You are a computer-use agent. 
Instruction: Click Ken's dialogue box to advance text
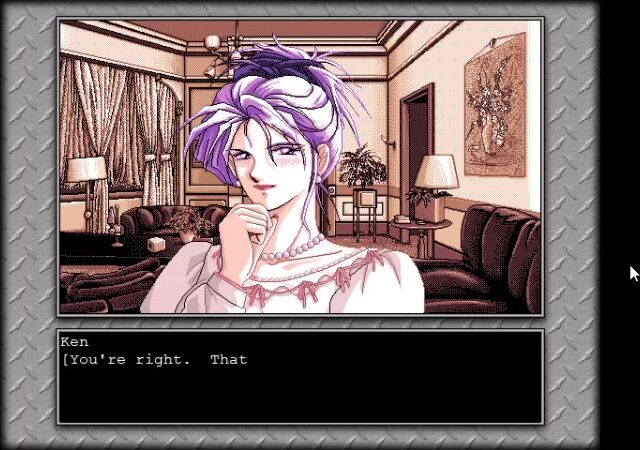(300, 377)
